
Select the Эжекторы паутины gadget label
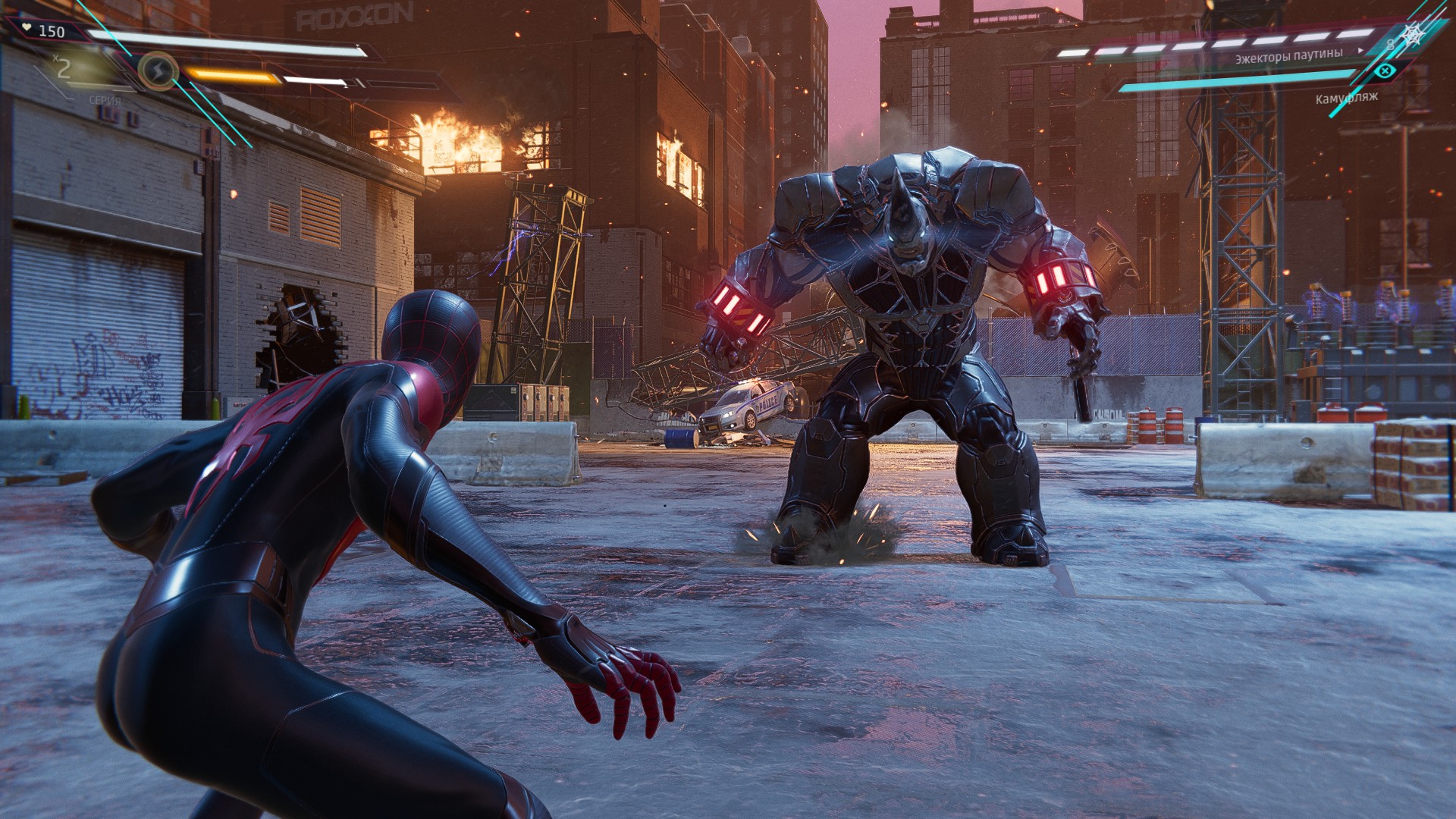tap(1289, 57)
